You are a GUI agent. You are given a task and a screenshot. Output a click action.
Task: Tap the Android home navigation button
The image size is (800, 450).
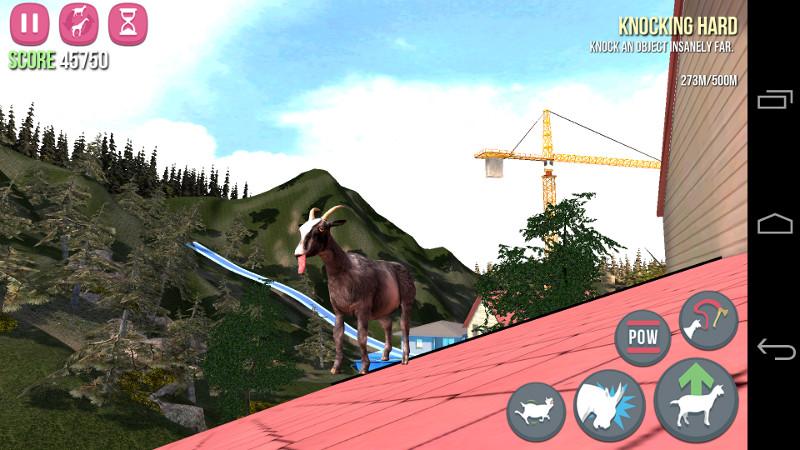coord(775,224)
